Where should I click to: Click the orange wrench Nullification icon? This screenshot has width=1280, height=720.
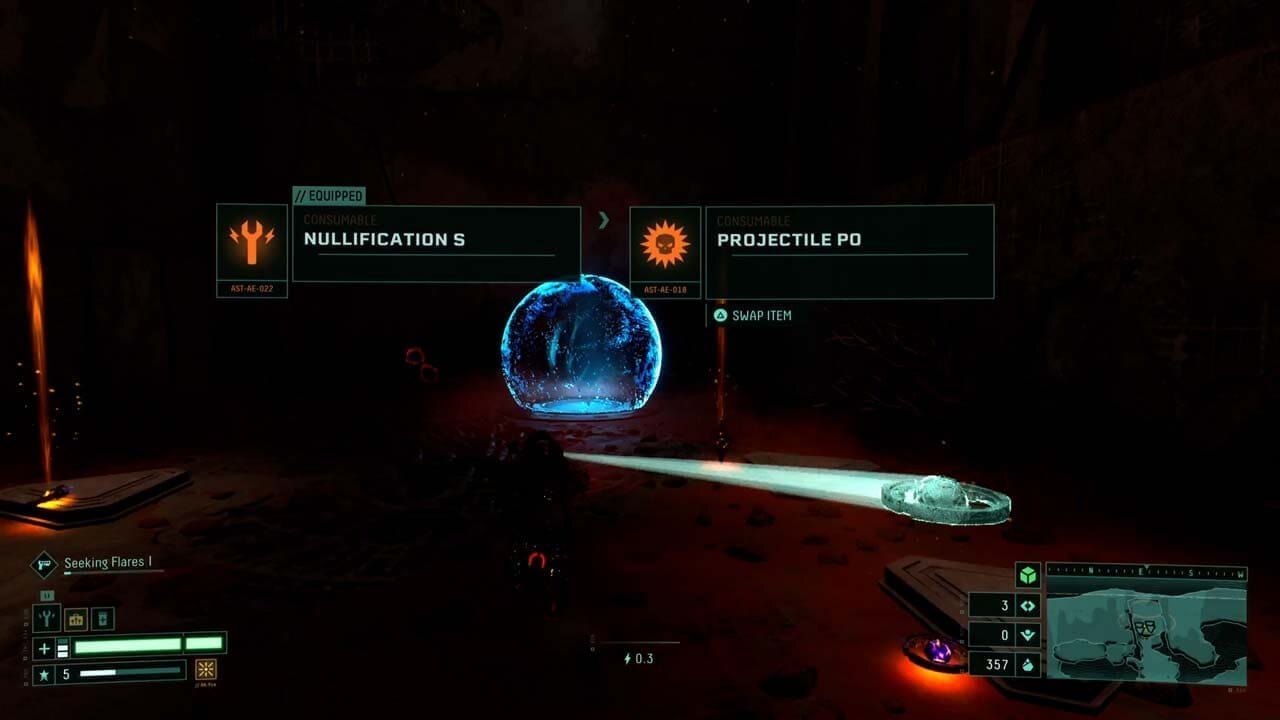pos(252,243)
